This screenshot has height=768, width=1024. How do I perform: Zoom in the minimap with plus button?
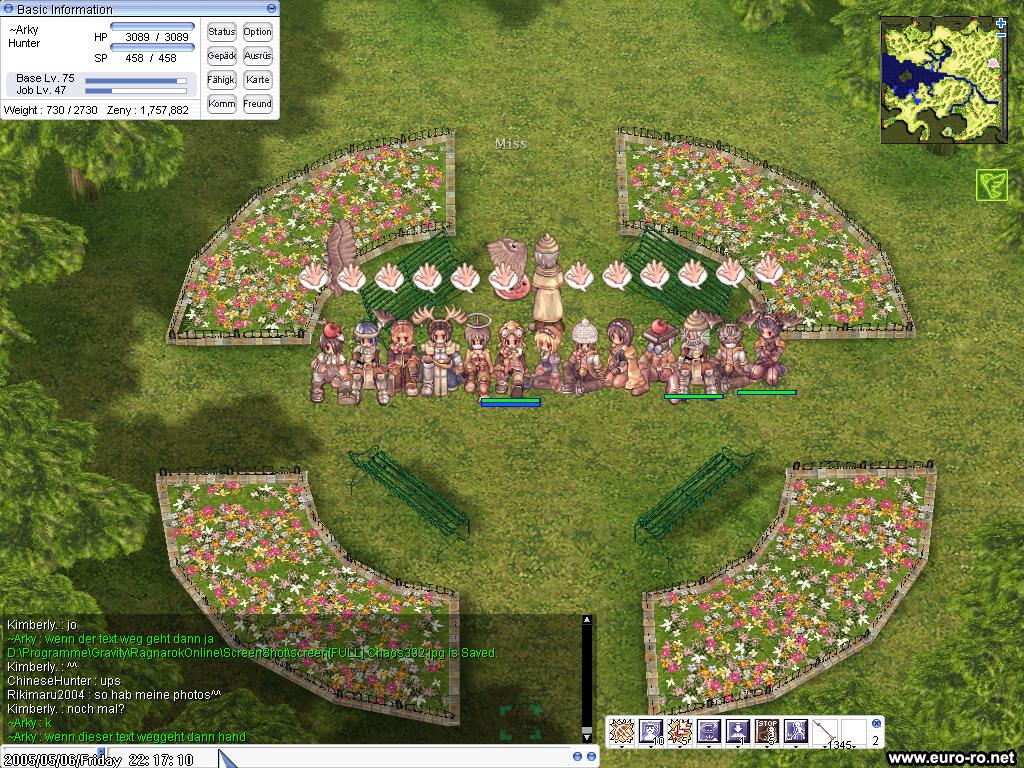1001,23
